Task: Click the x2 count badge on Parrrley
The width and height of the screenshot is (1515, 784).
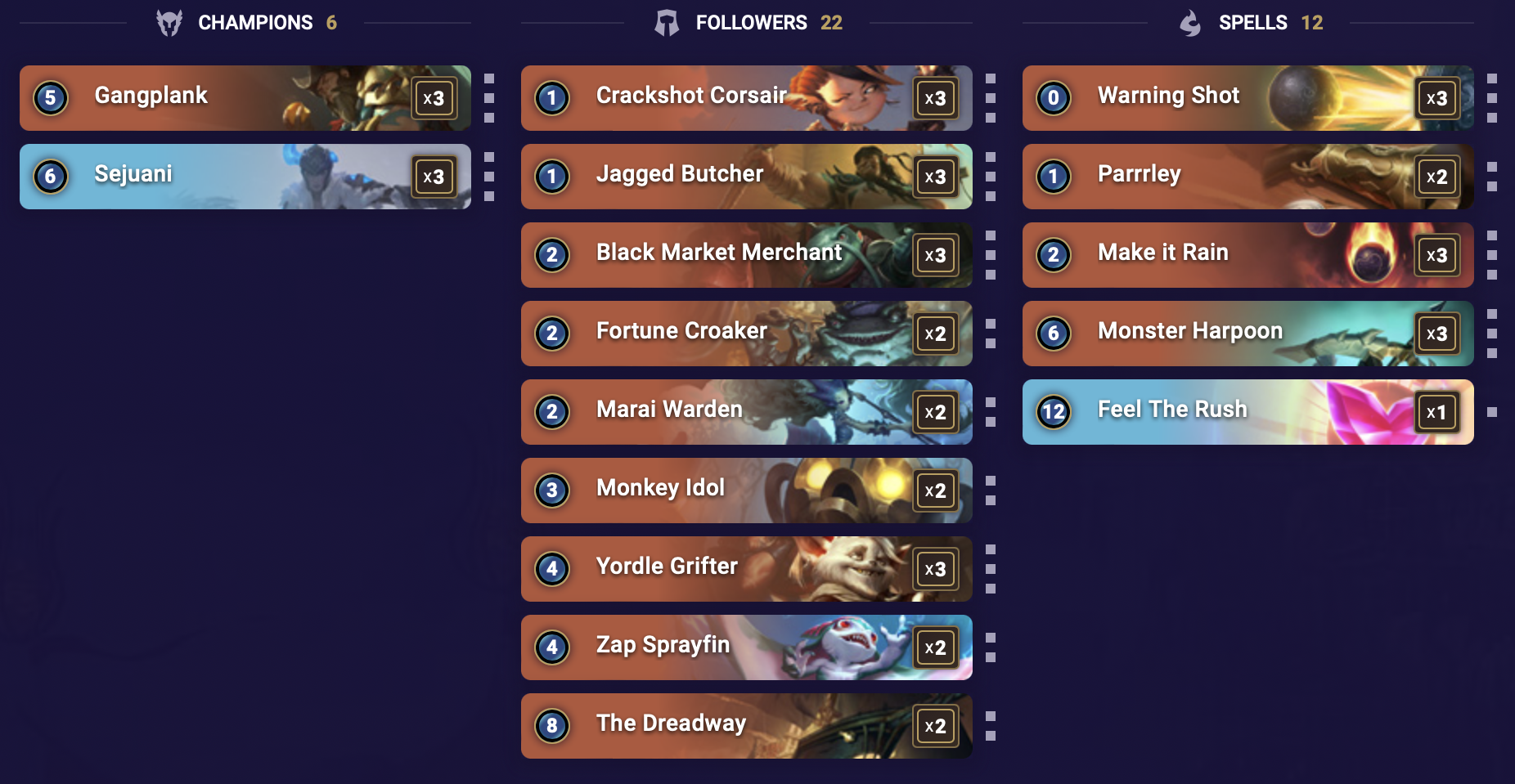Action: click(1437, 177)
